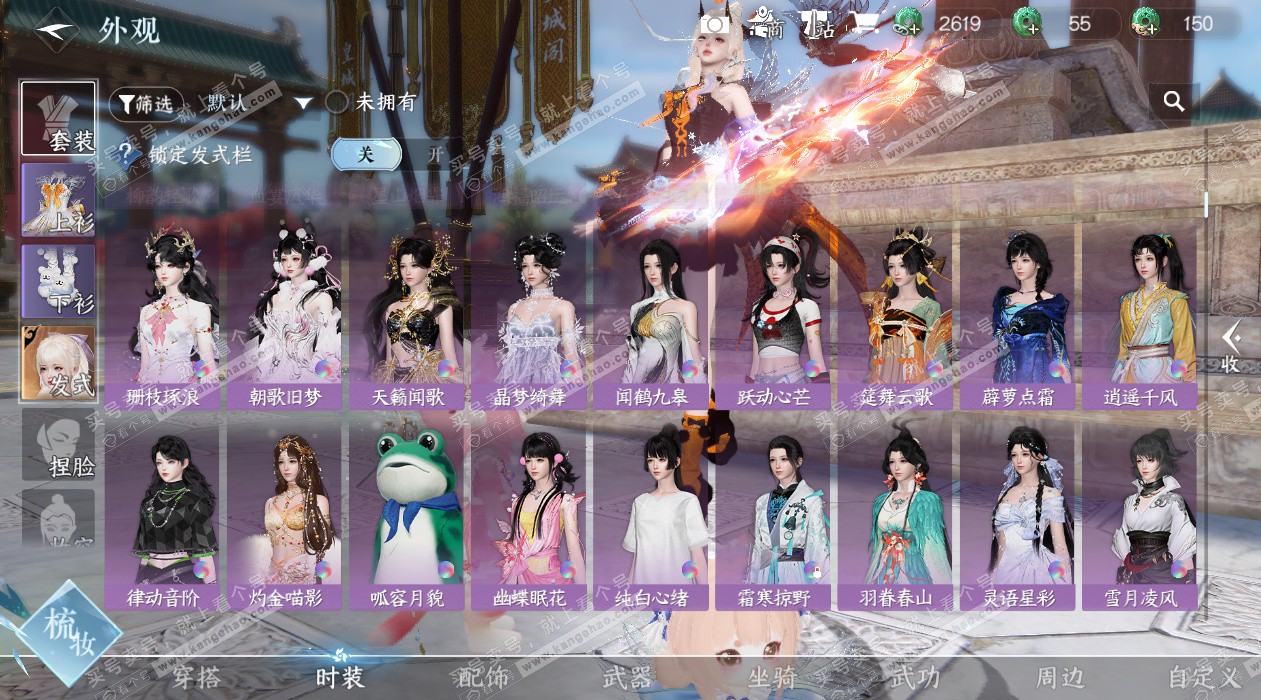Select the 雪月凌风 outfit tile

[1140, 515]
